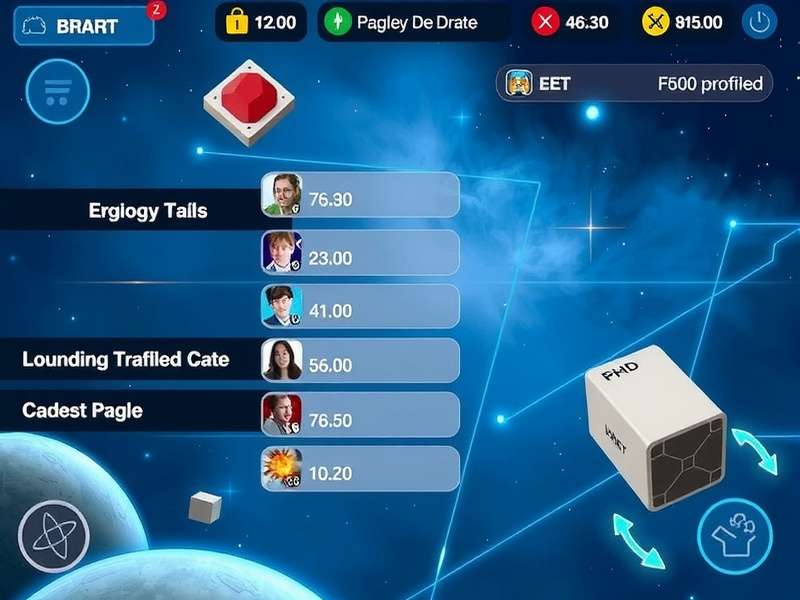
Task: Open the EET F500 profiled panel
Action: (x=635, y=84)
